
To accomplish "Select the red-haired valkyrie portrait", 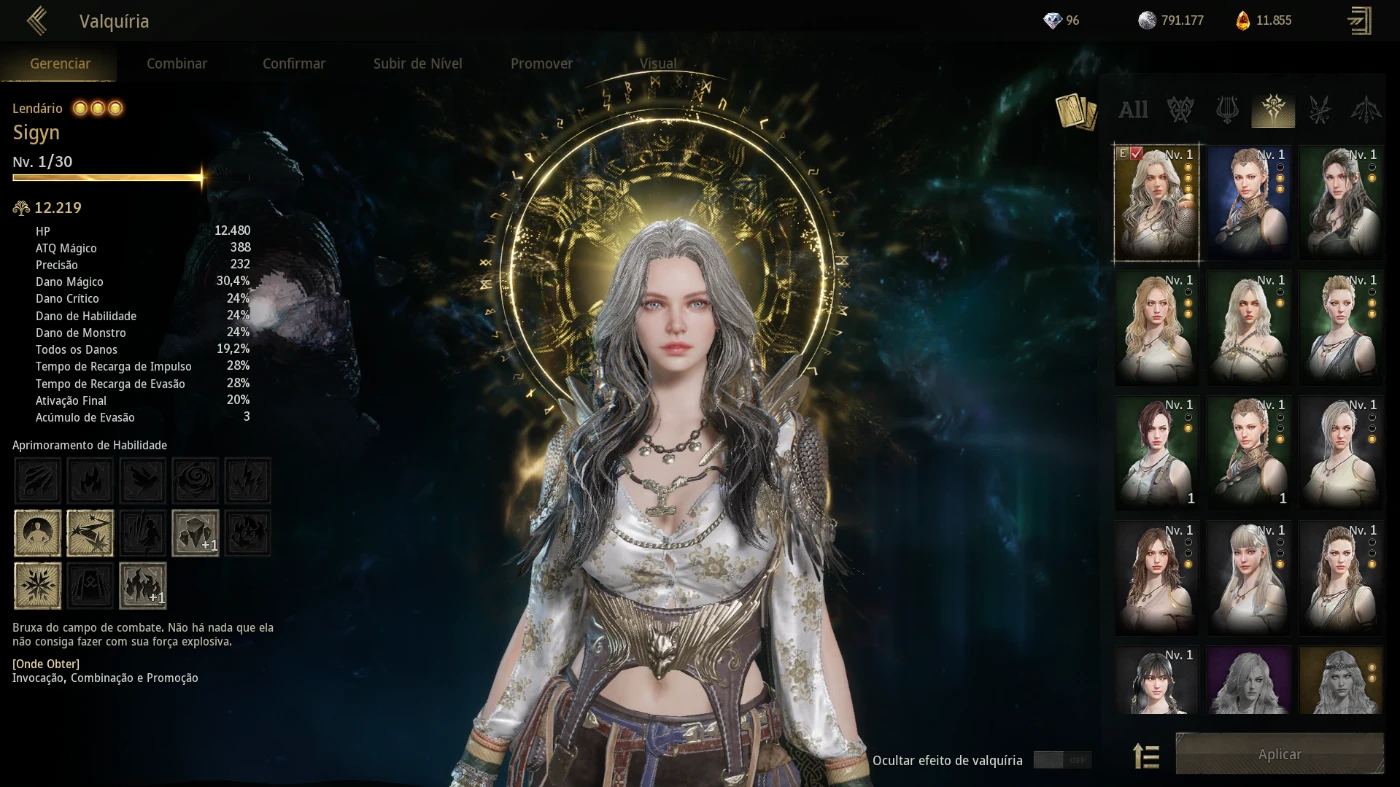I will pos(1157,453).
